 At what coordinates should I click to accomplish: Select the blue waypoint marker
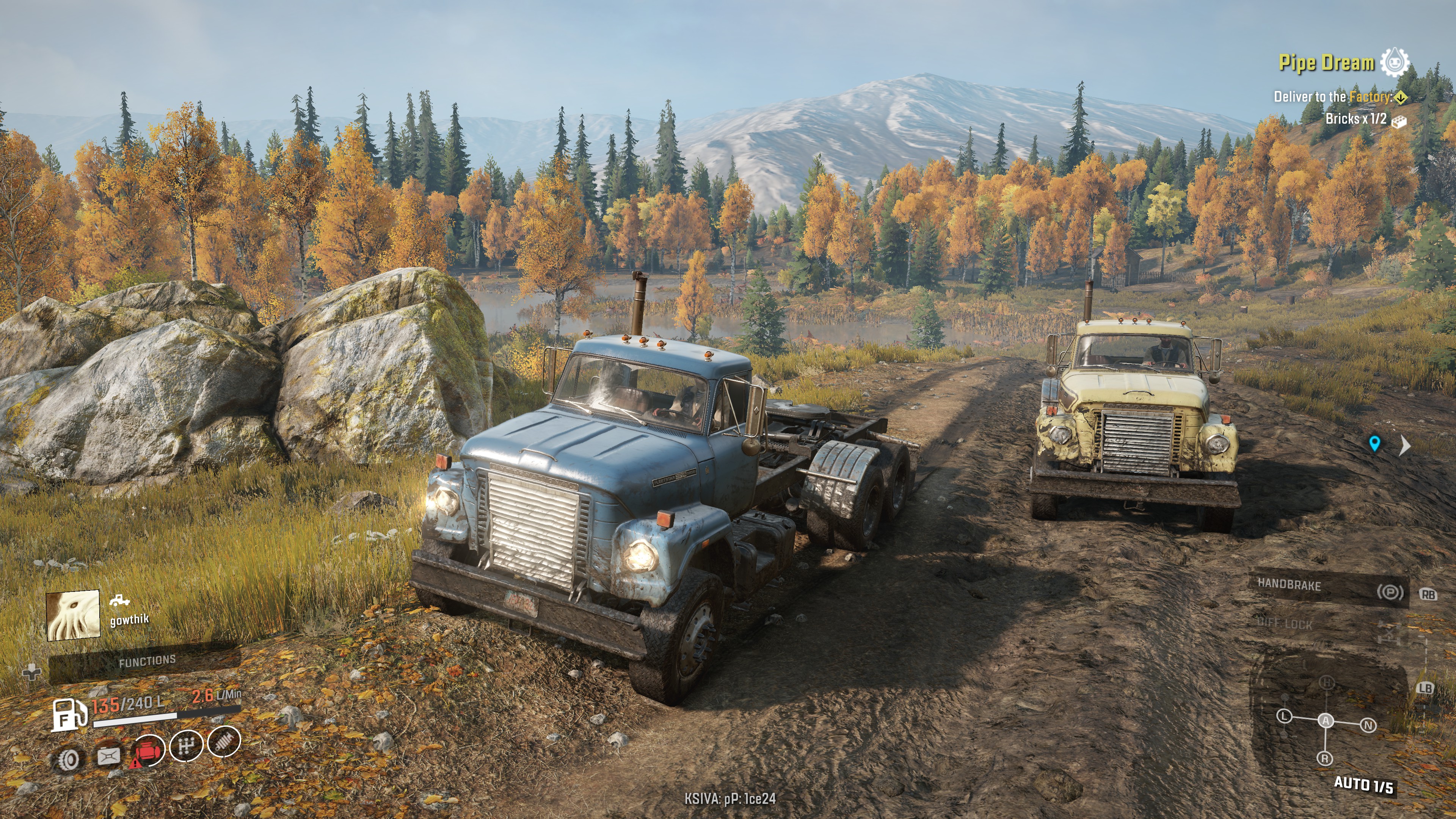pos(1374,443)
